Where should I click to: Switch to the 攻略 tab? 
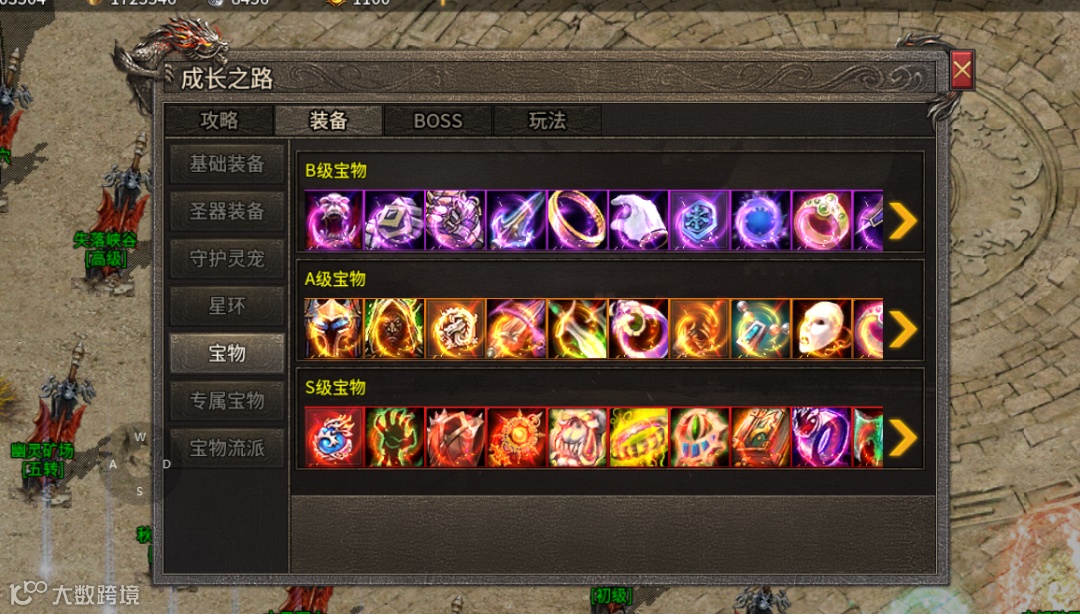pos(219,121)
